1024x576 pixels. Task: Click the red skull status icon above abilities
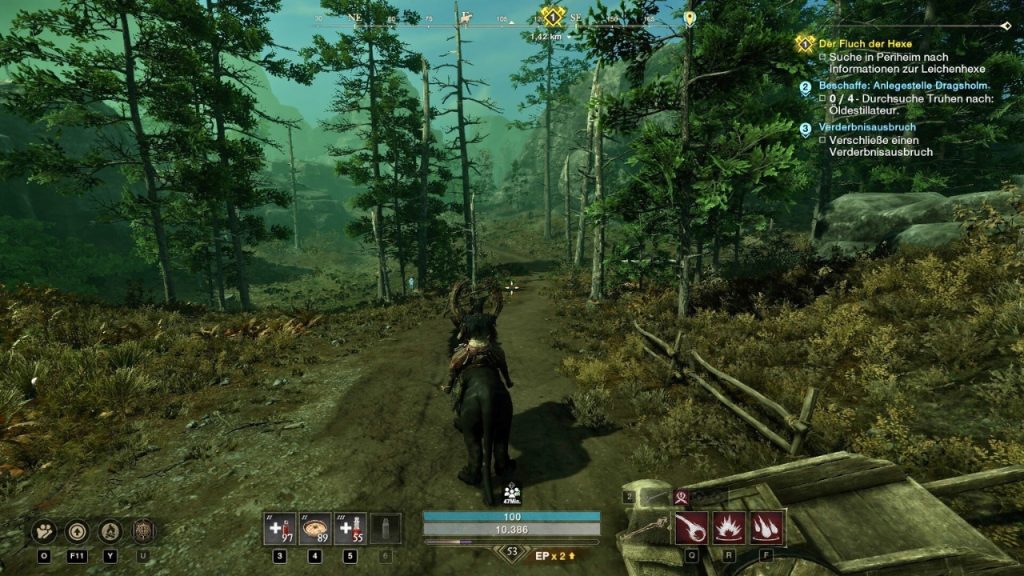click(x=684, y=496)
